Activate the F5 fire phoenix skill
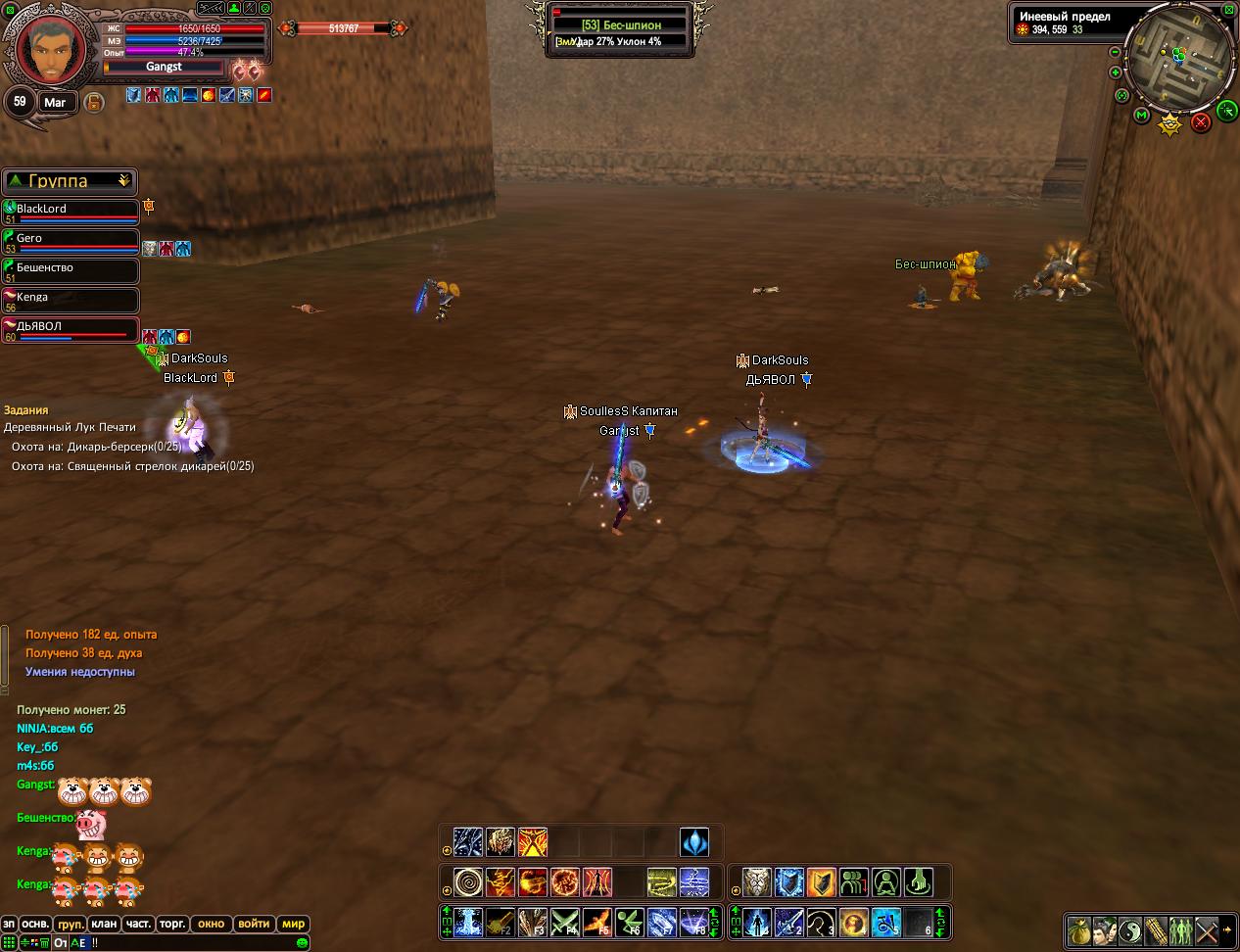 tap(596, 923)
